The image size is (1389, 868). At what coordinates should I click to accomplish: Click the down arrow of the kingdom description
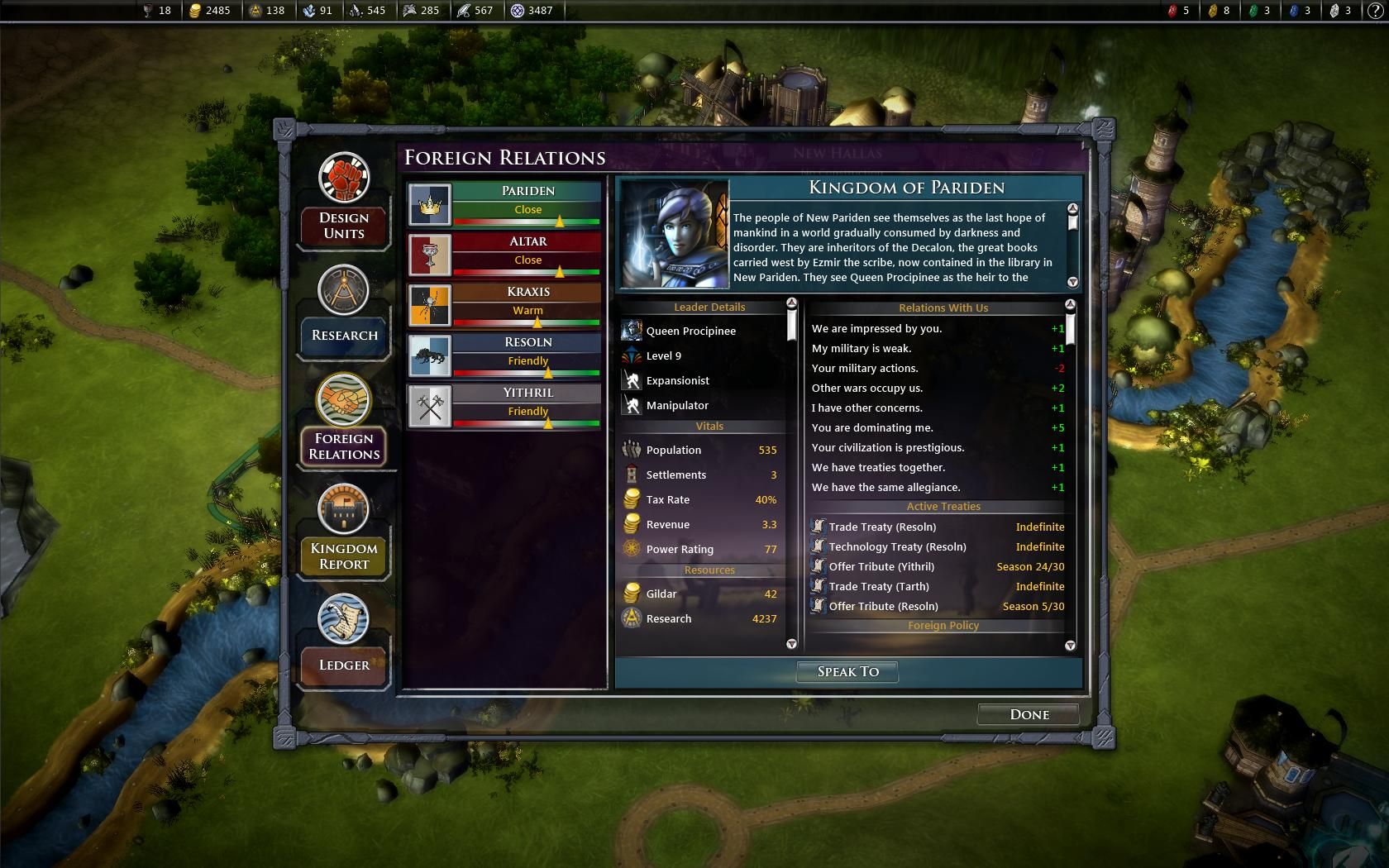pyautogui.click(x=1073, y=282)
